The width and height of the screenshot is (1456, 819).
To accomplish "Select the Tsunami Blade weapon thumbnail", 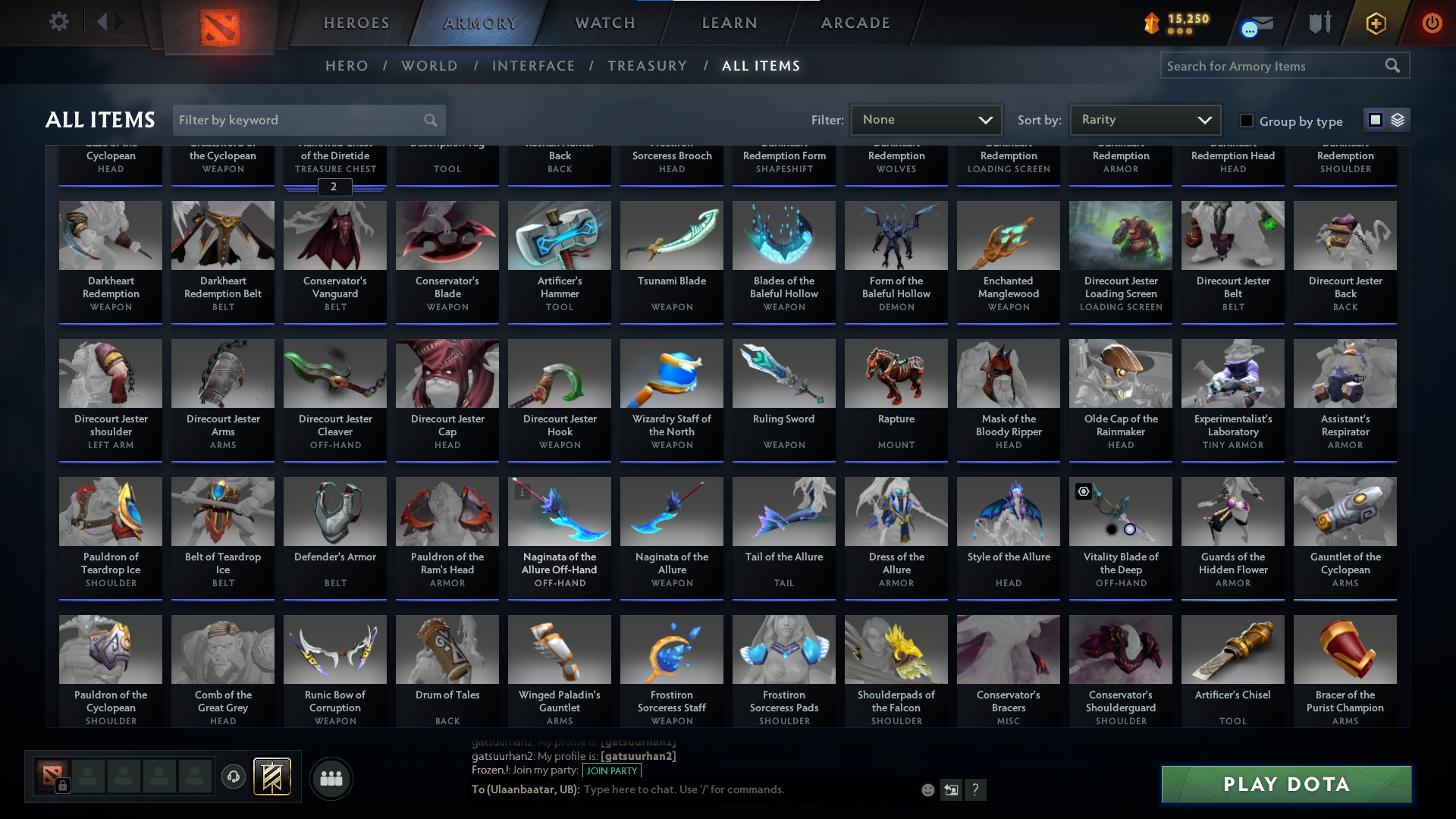I will click(671, 236).
